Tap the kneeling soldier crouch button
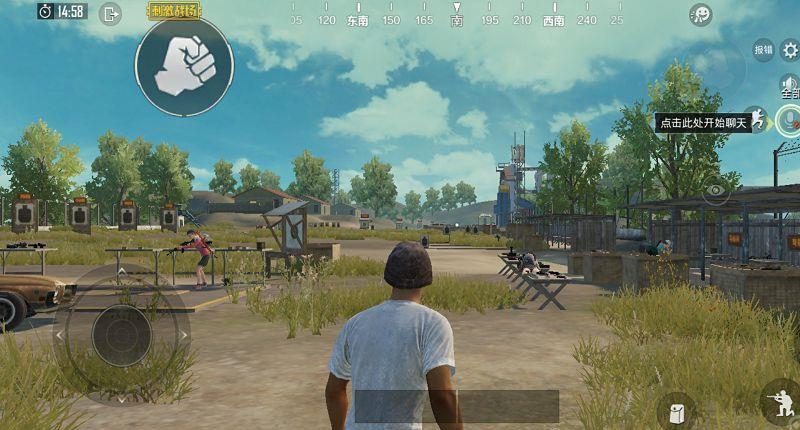 (779, 404)
